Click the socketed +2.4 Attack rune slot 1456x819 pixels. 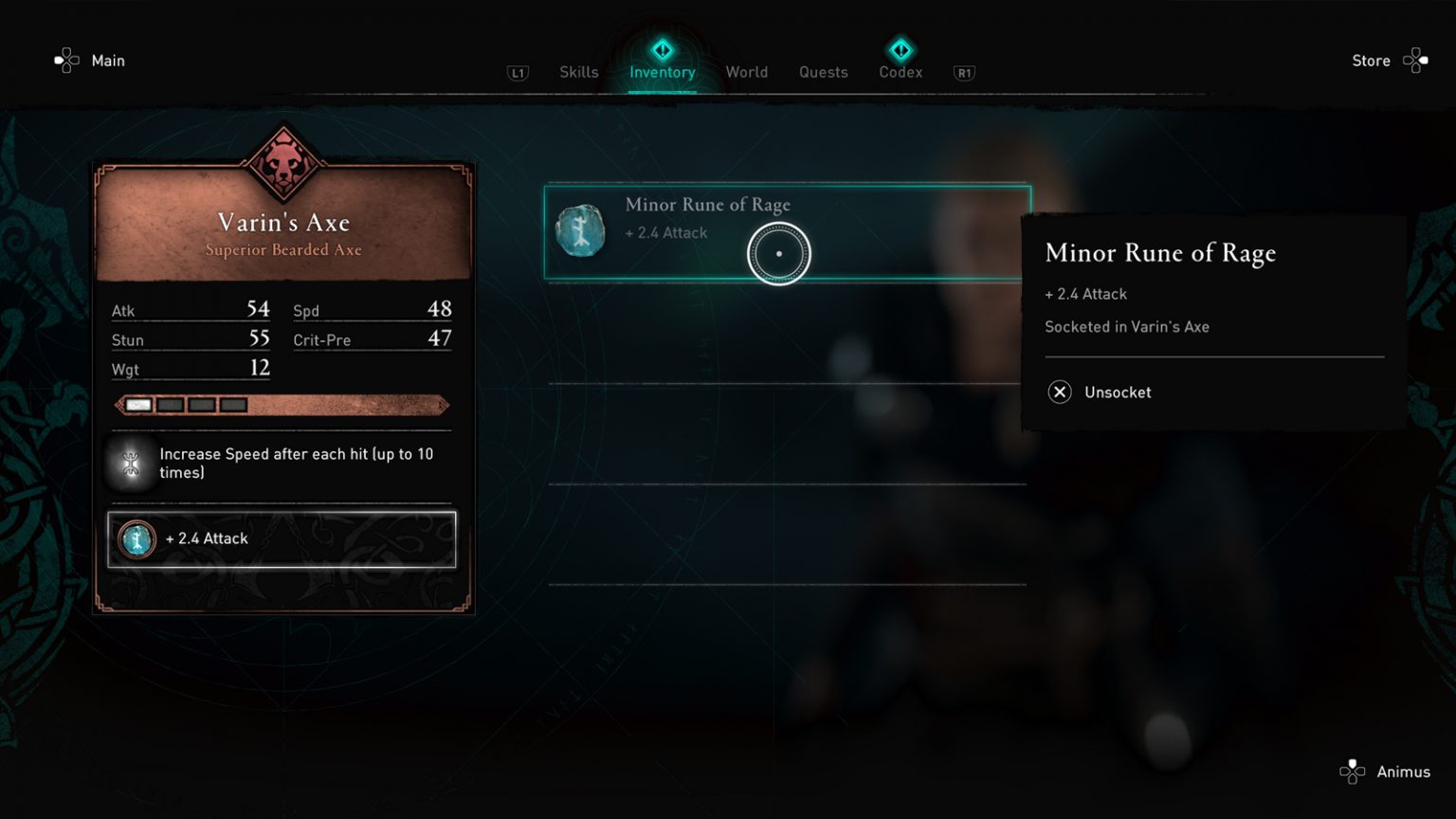(282, 539)
